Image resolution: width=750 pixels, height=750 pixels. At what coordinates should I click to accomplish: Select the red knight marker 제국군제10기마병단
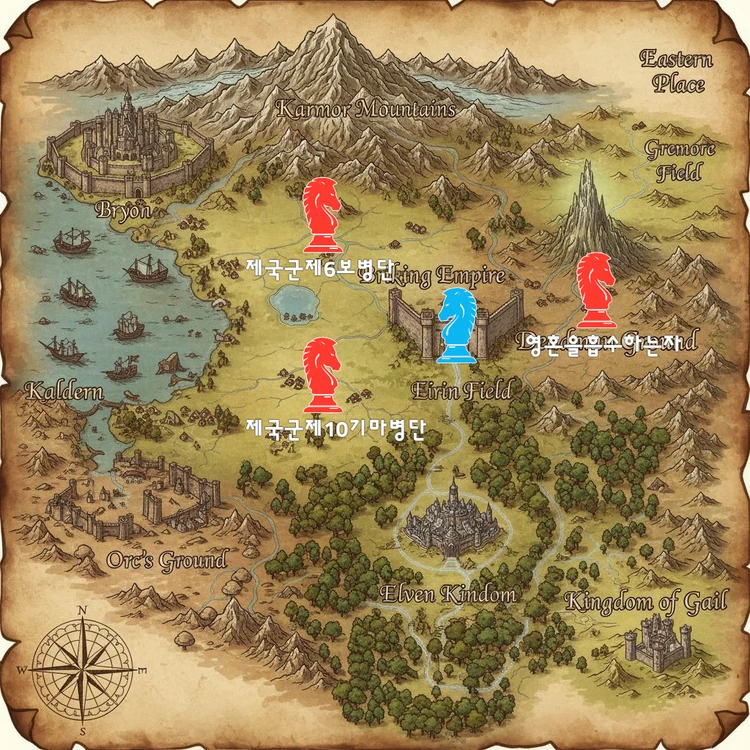click(x=322, y=374)
